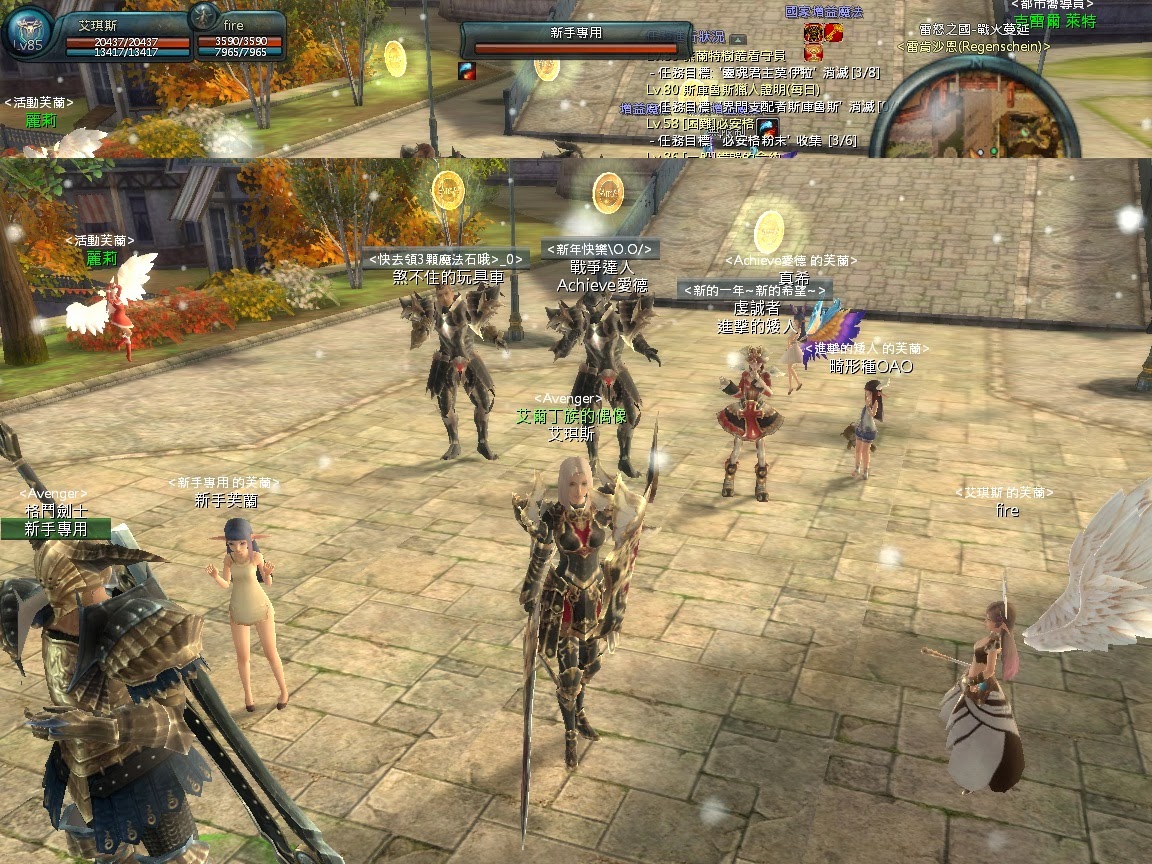Collapse the quest tracker with its arrow
Viewport: 1152px width, 864px height.
pyautogui.click(x=738, y=37)
